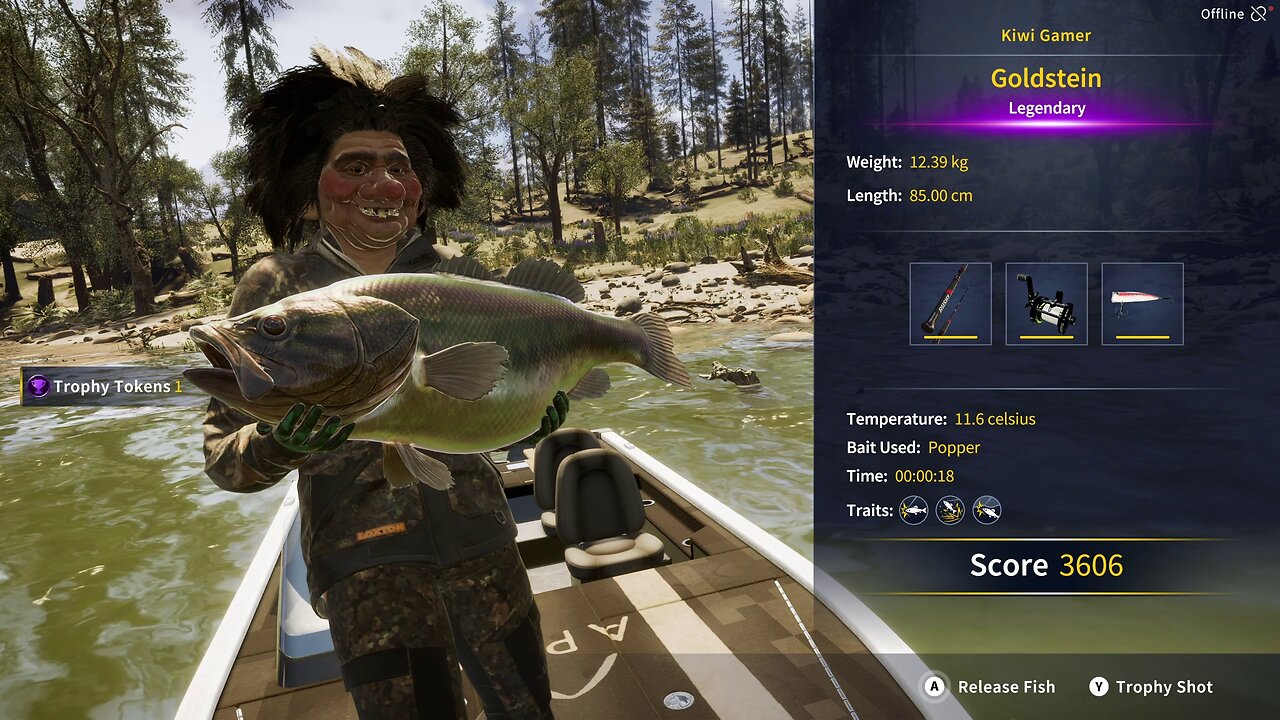Check the Offline connection status icon

coord(1258,14)
